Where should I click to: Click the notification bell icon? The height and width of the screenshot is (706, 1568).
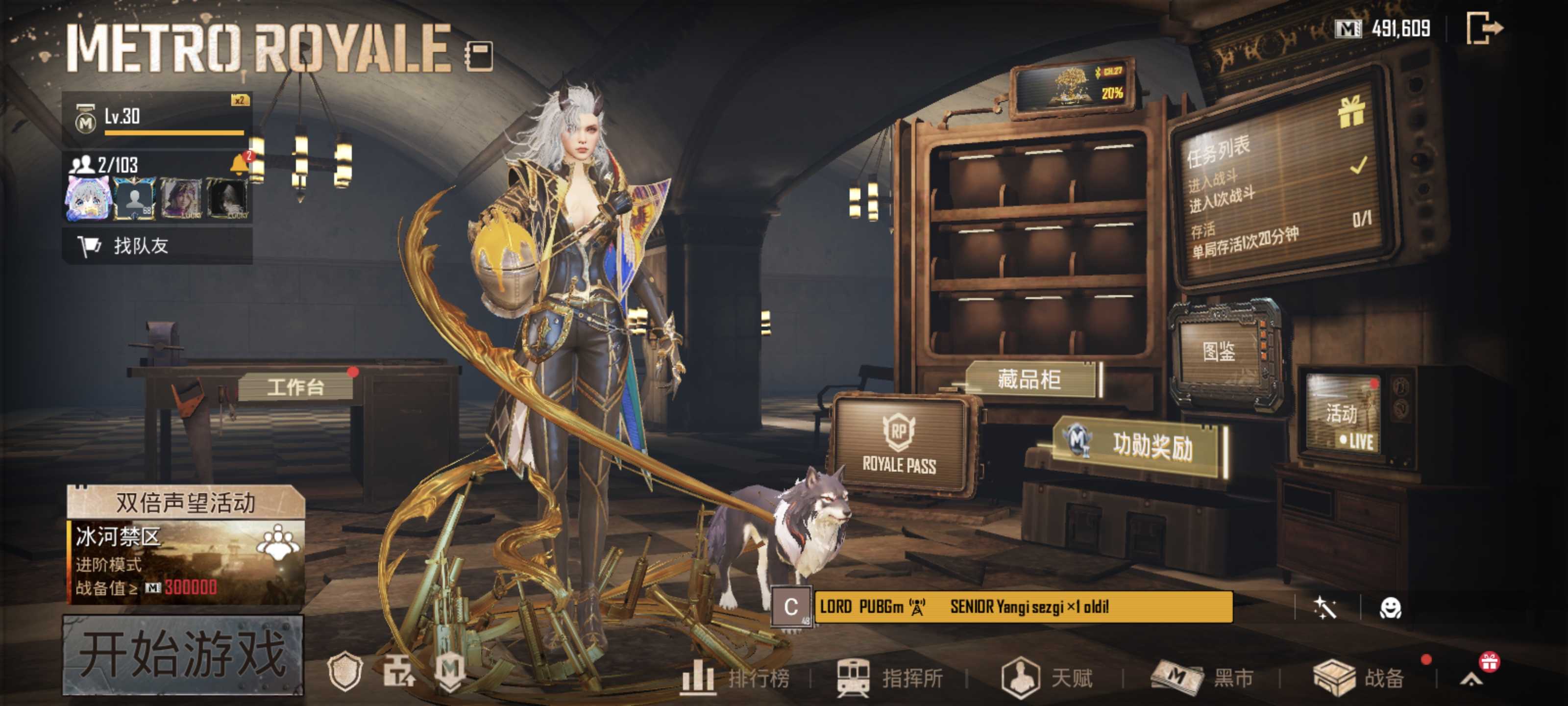(x=240, y=164)
